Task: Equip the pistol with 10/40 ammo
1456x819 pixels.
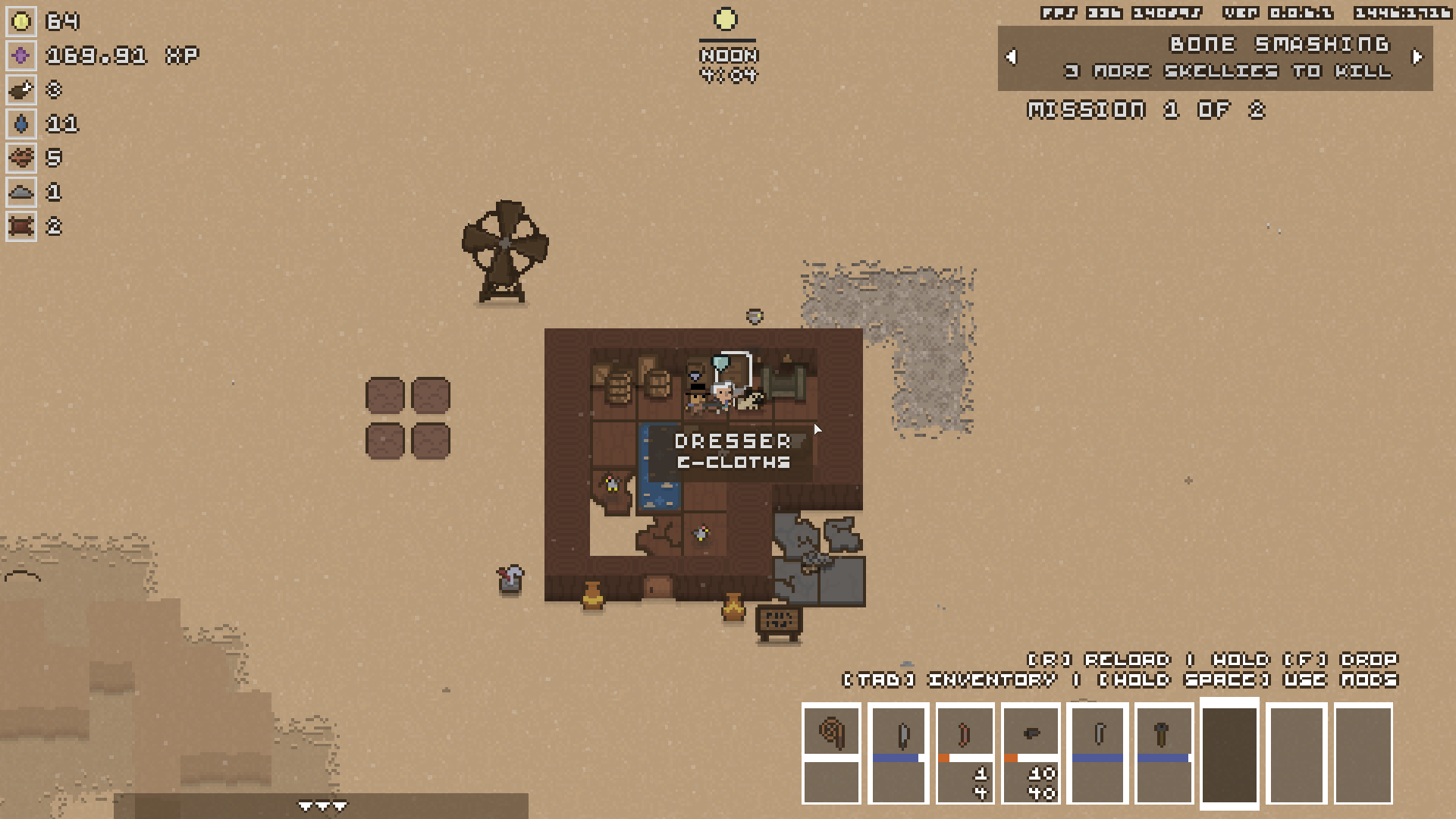Action: click(1031, 734)
